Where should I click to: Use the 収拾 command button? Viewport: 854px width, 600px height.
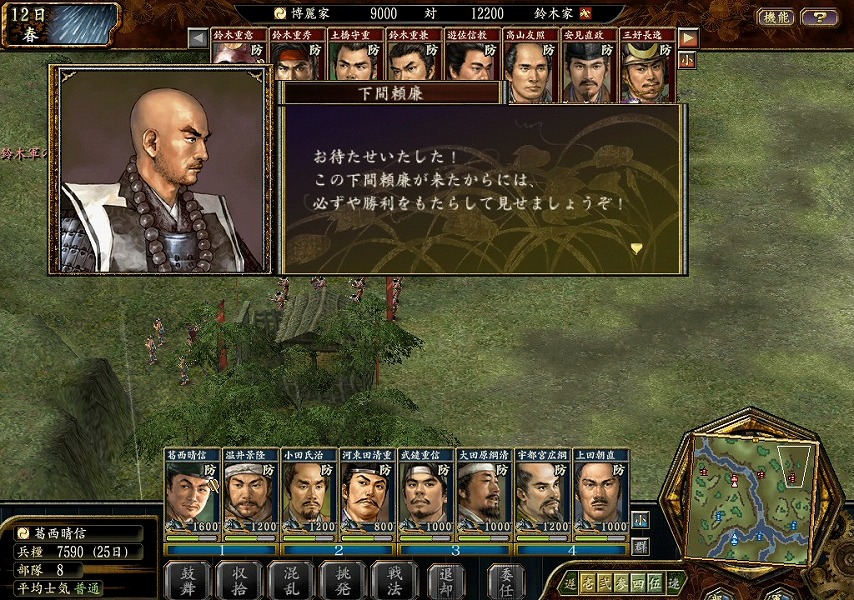pyautogui.click(x=239, y=579)
